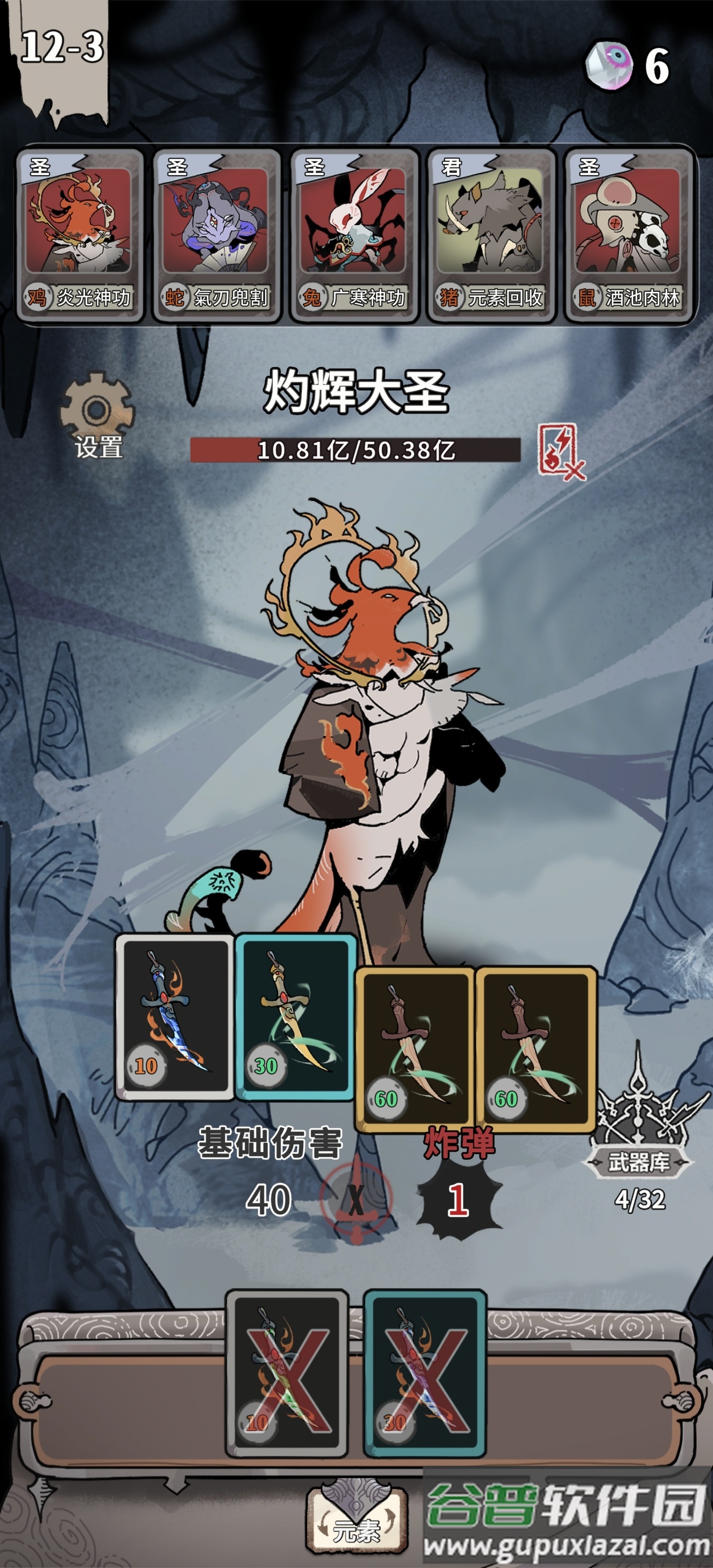Select the 兔 广寒神功 boss card

click(354, 235)
